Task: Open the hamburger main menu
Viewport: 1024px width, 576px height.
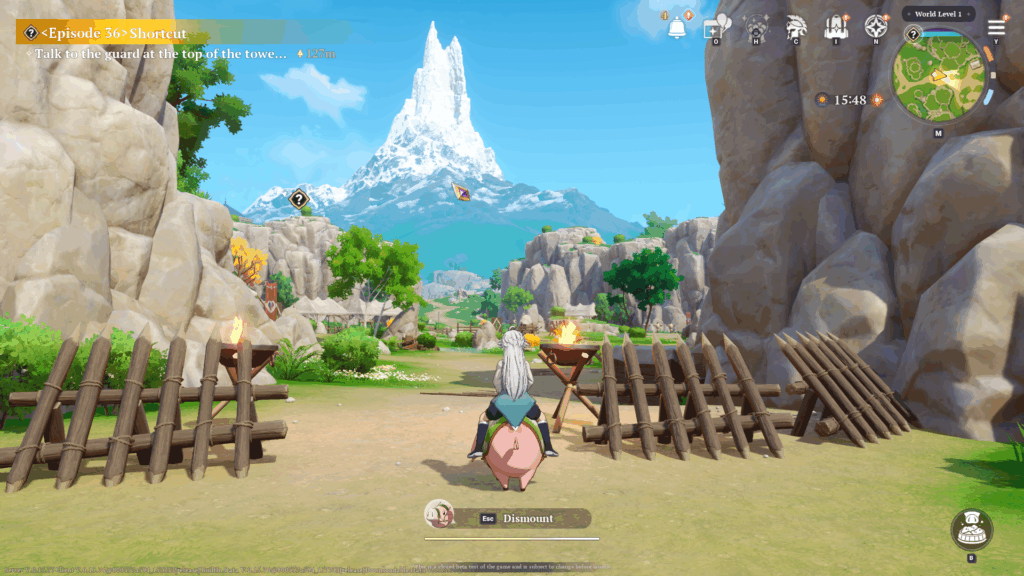Action: [997, 27]
